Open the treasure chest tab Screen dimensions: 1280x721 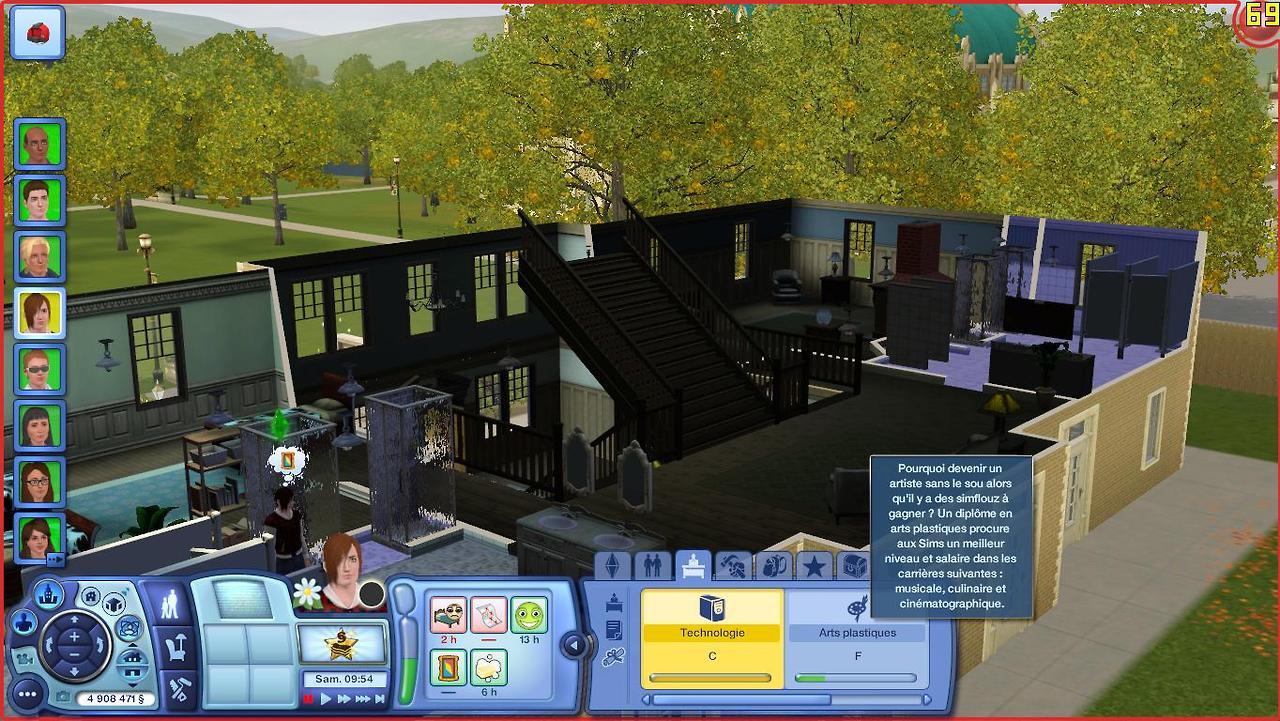click(x=852, y=567)
